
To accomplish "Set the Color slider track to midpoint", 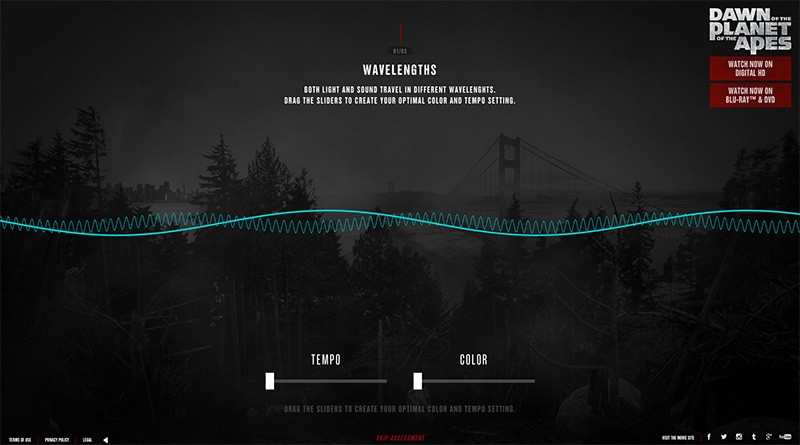I will click(x=476, y=381).
